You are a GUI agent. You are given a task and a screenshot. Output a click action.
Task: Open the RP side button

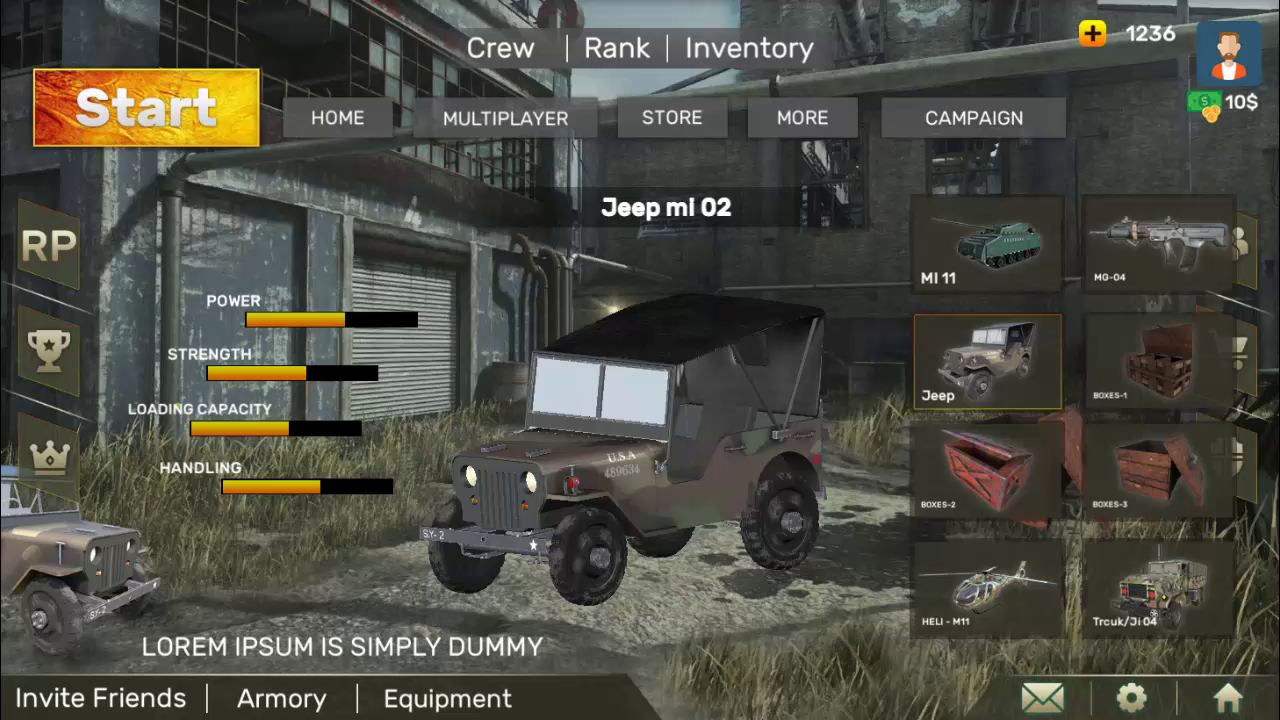click(48, 246)
